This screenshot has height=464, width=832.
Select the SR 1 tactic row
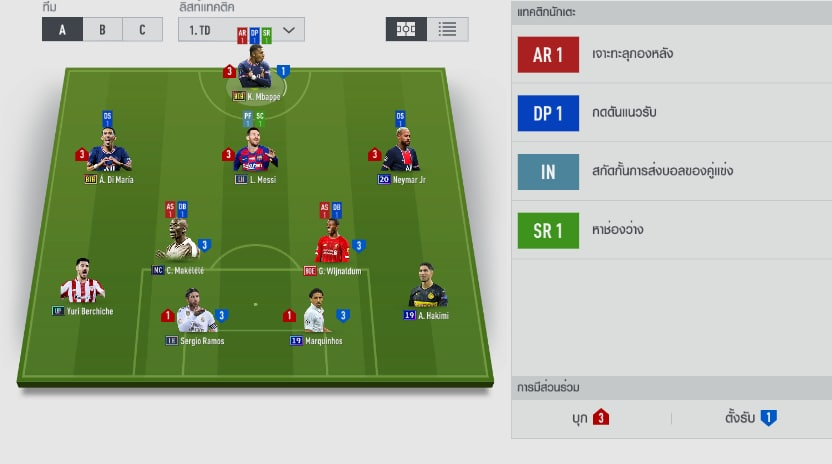pyautogui.click(x=670, y=230)
